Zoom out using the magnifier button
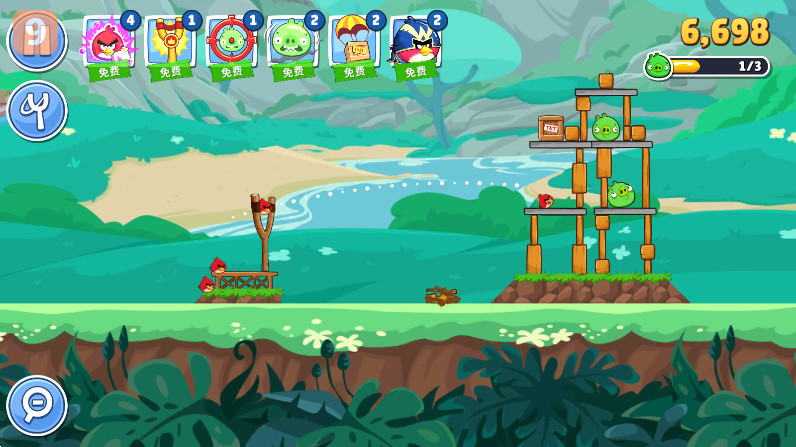 (x=37, y=405)
